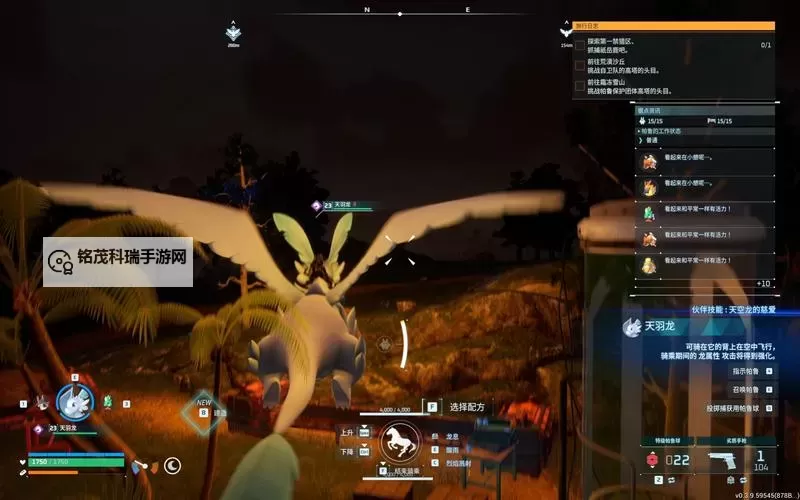Viewport: 800px width, 500px height.
Task: Open the build menu diamond icon
Action: pos(203,410)
